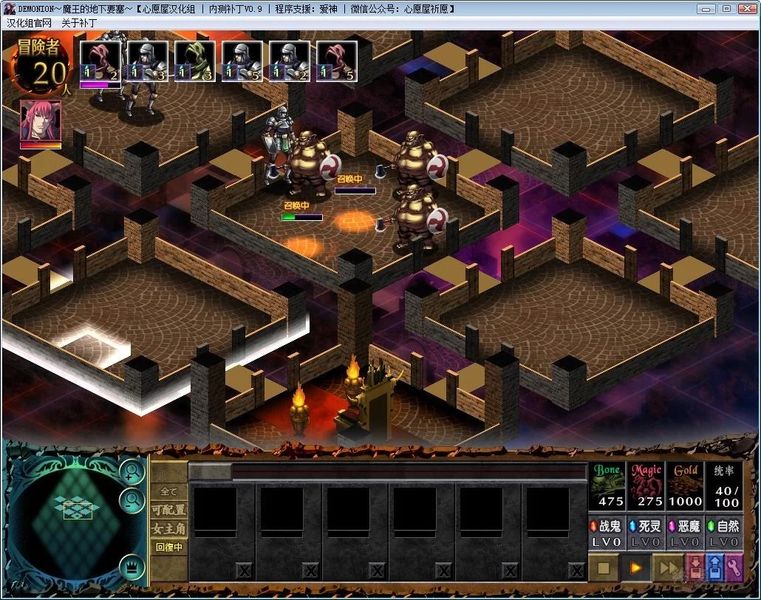Click the stop (square) speed button
Image resolution: width=761 pixels, height=600 pixels.
[x=603, y=568]
